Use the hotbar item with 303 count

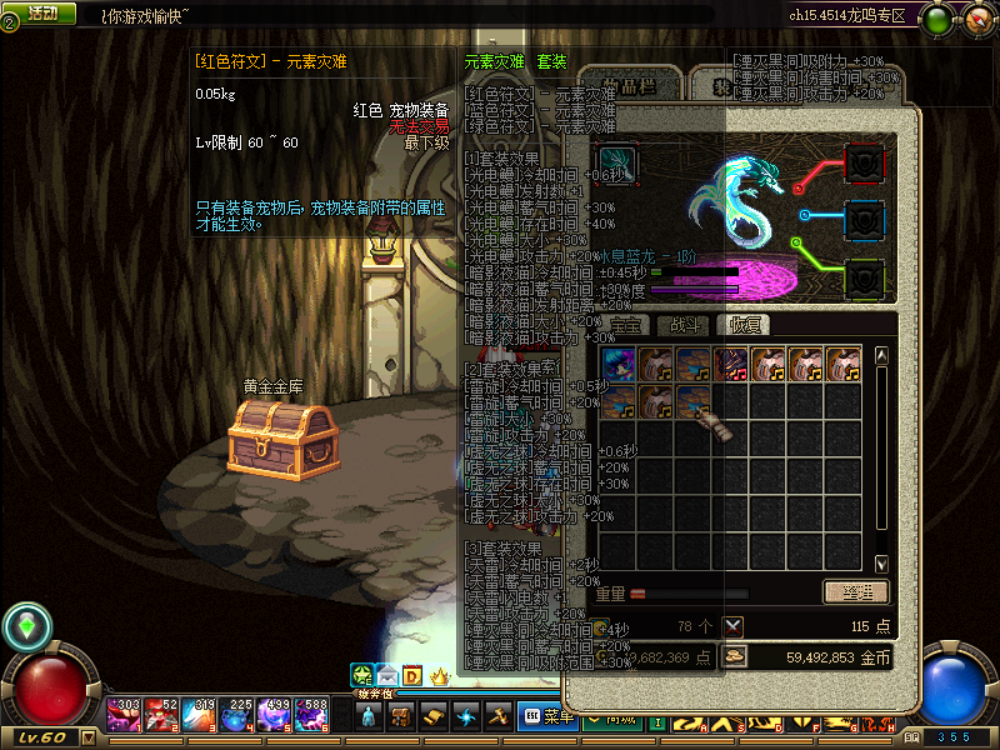coord(124,714)
